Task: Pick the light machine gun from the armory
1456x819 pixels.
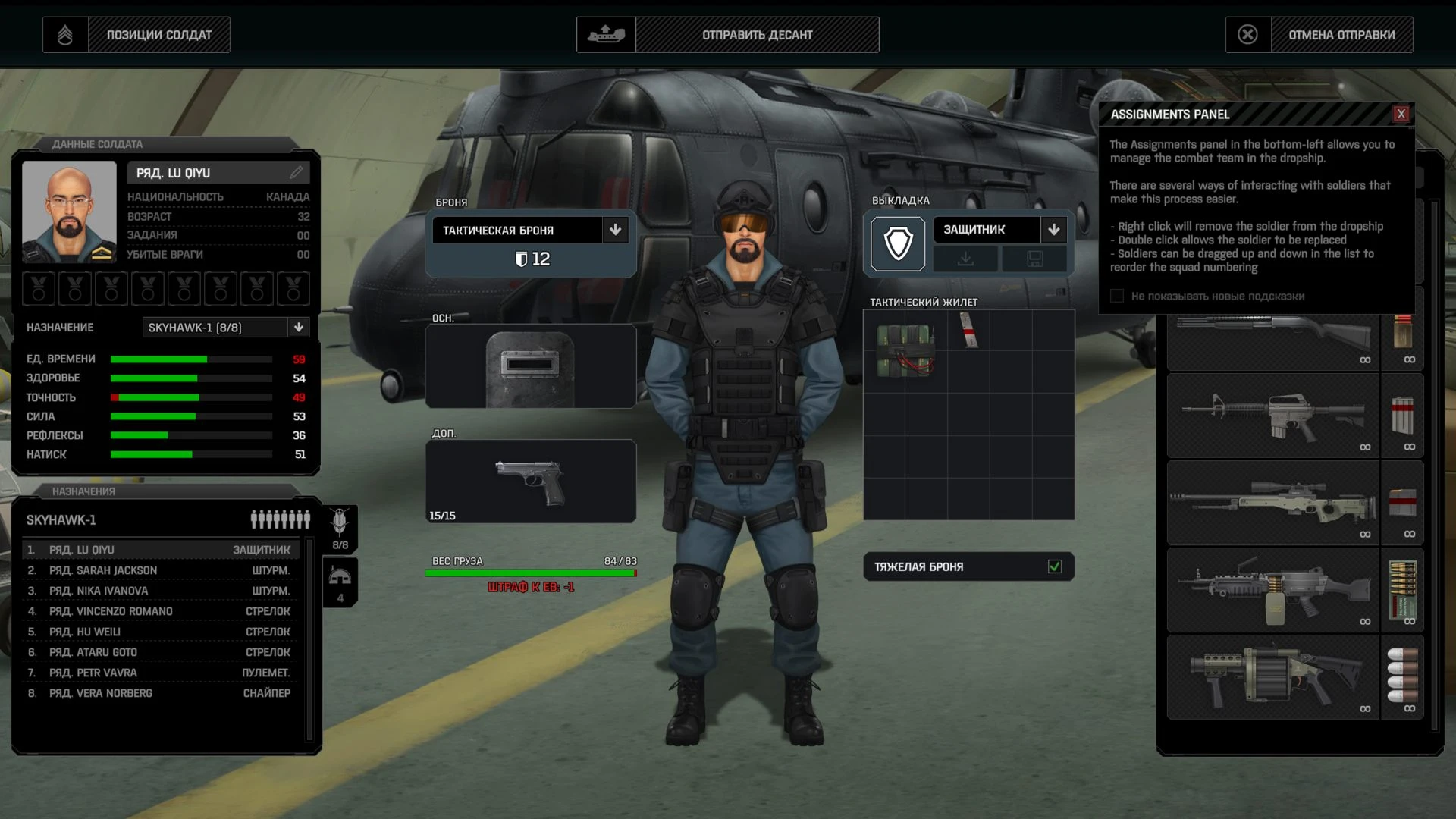Action: click(1272, 590)
